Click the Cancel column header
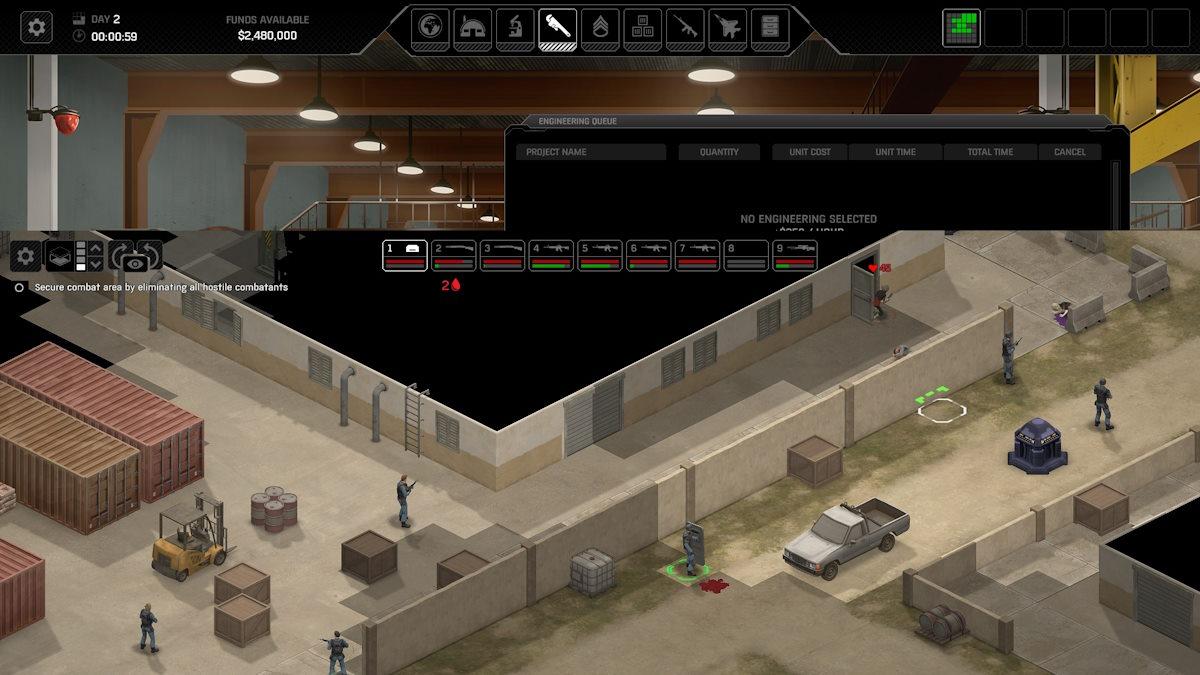 click(x=1070, y=152)
